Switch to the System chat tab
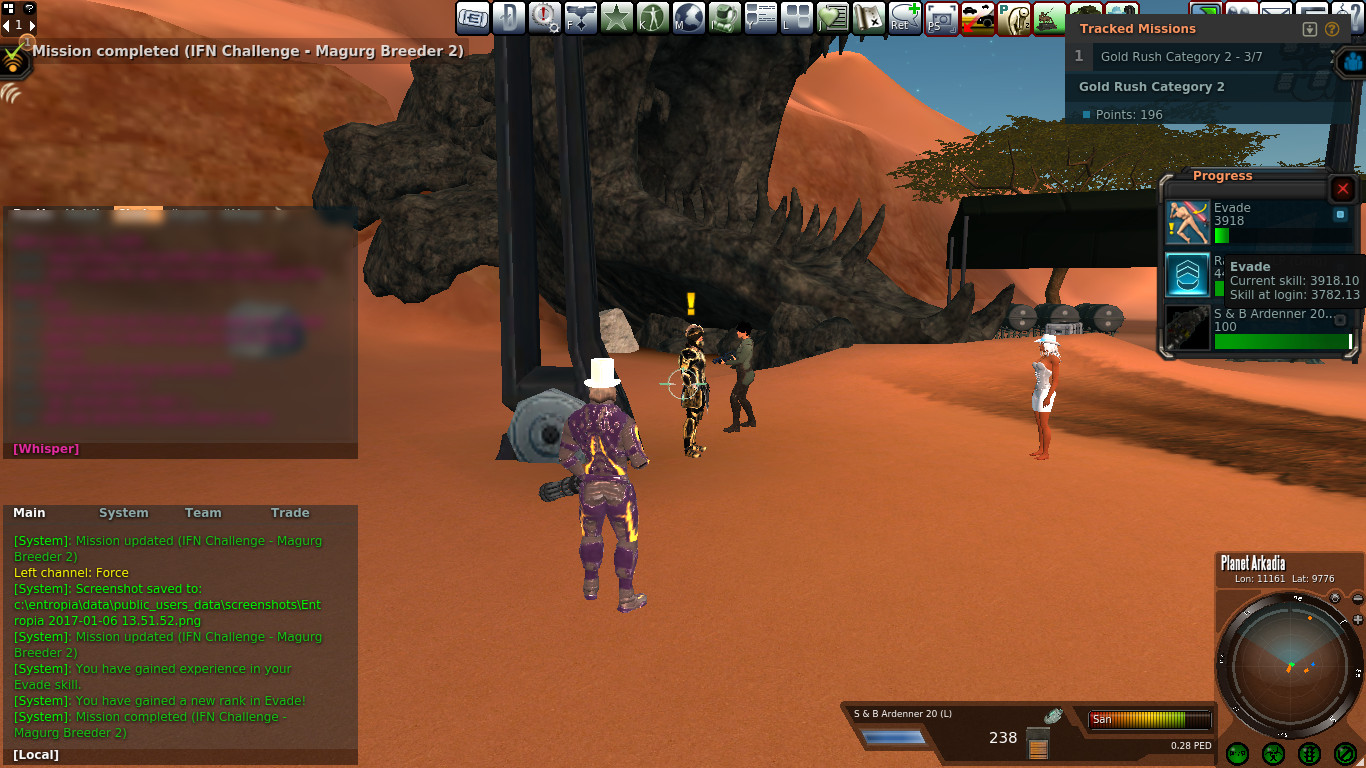This screenshot has width=1366, height=768. (123, 513)
